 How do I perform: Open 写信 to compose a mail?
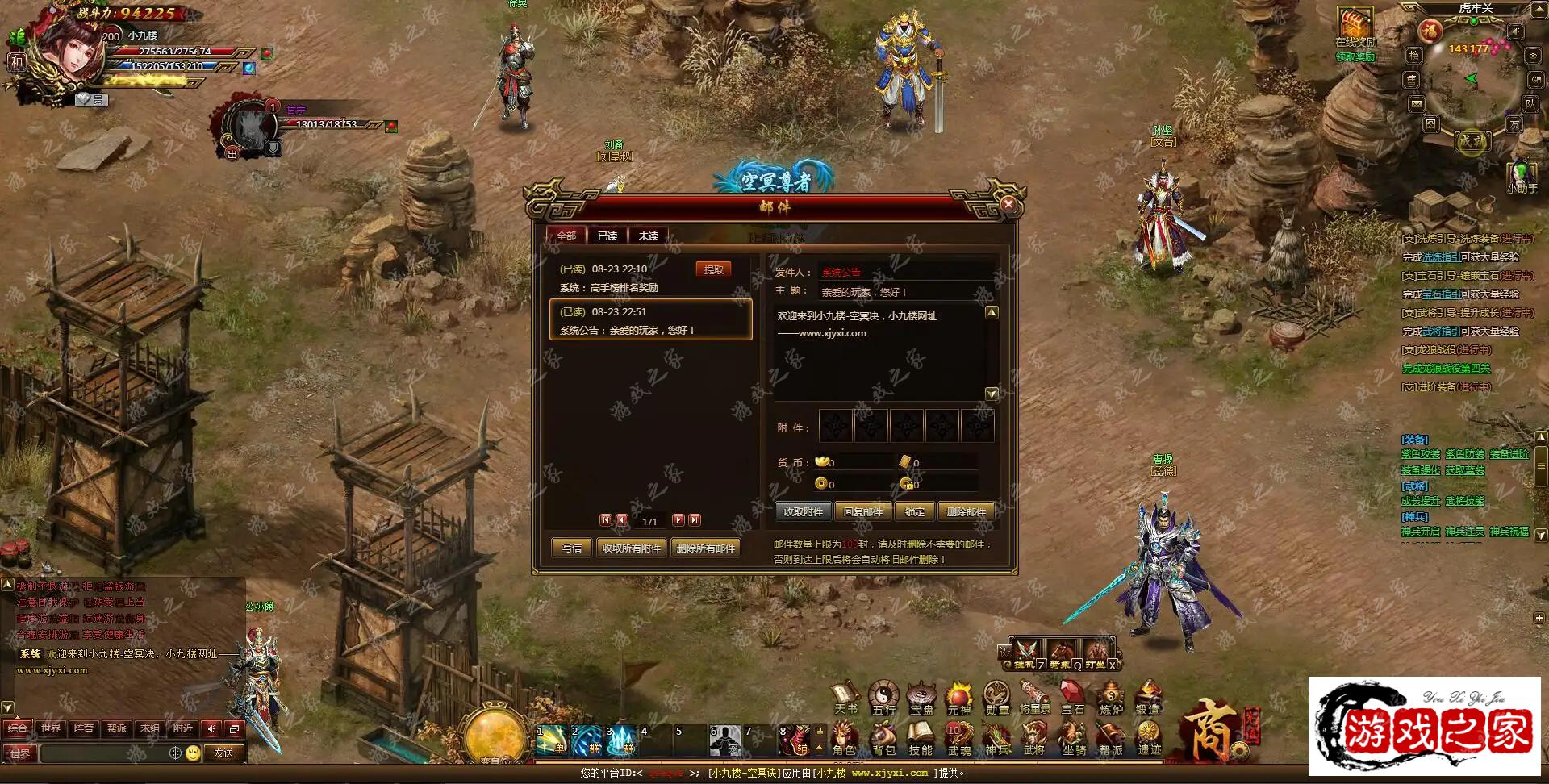point(571,548)
